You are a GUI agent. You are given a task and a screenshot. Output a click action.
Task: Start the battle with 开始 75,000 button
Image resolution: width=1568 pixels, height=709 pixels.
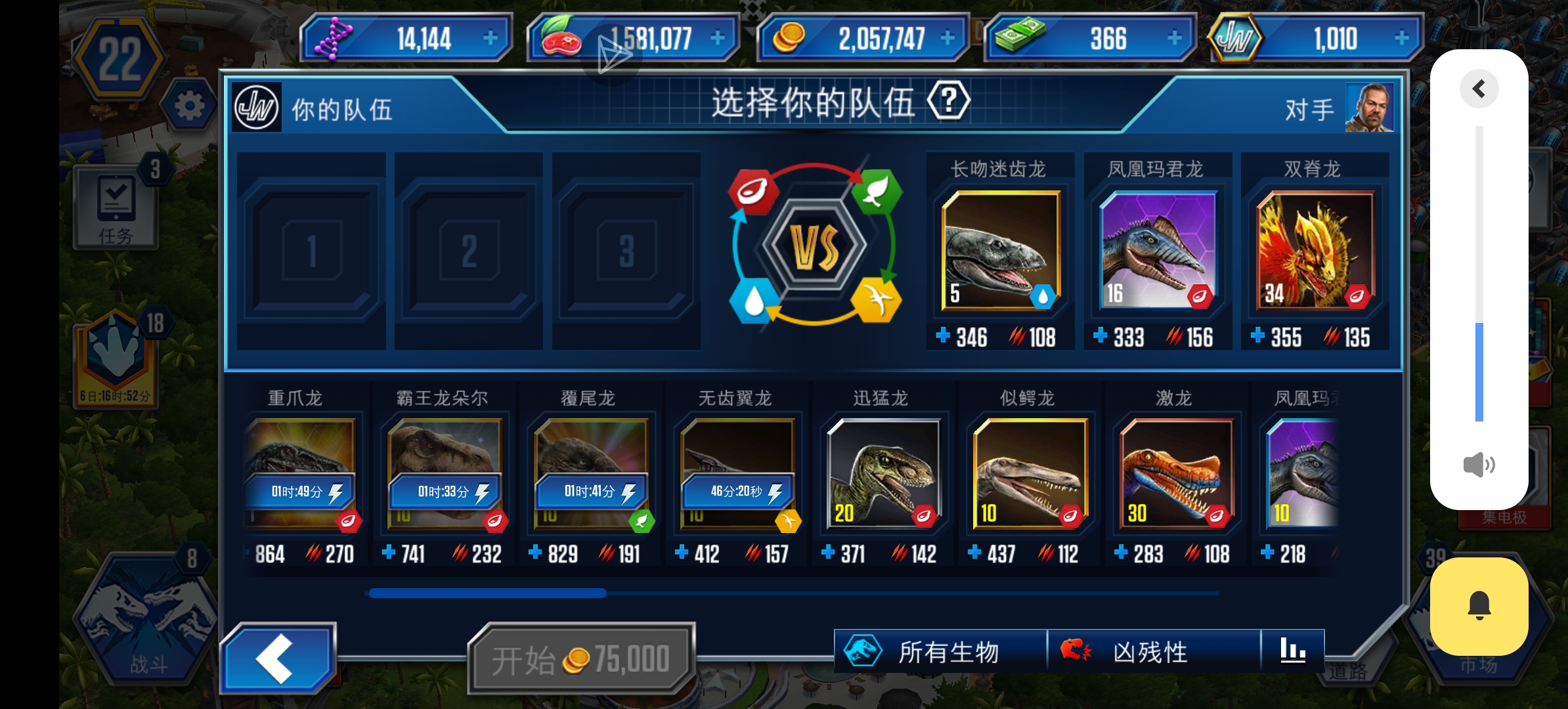(x=580, y=656)
